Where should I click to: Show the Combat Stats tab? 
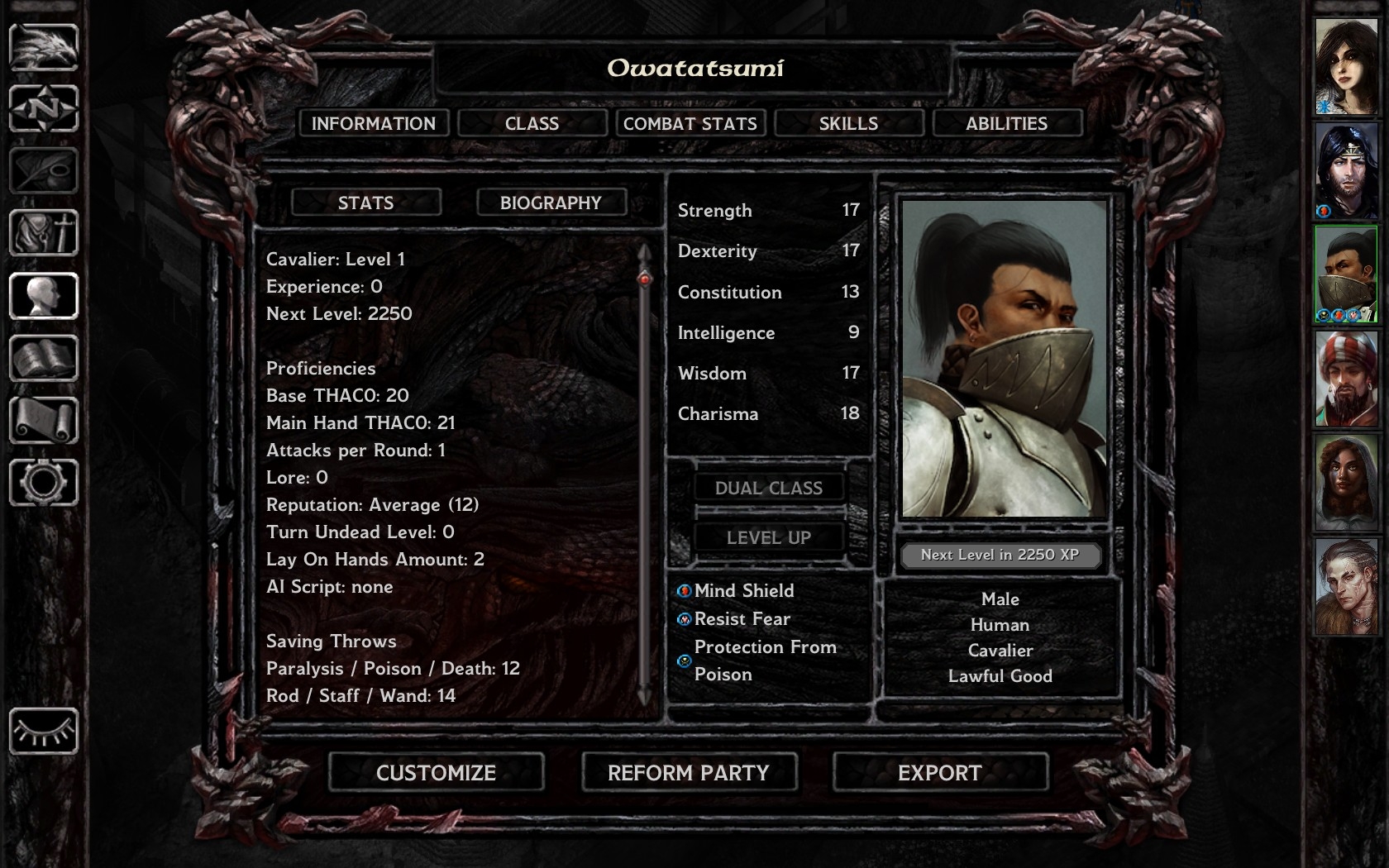[x=690, y=123]
